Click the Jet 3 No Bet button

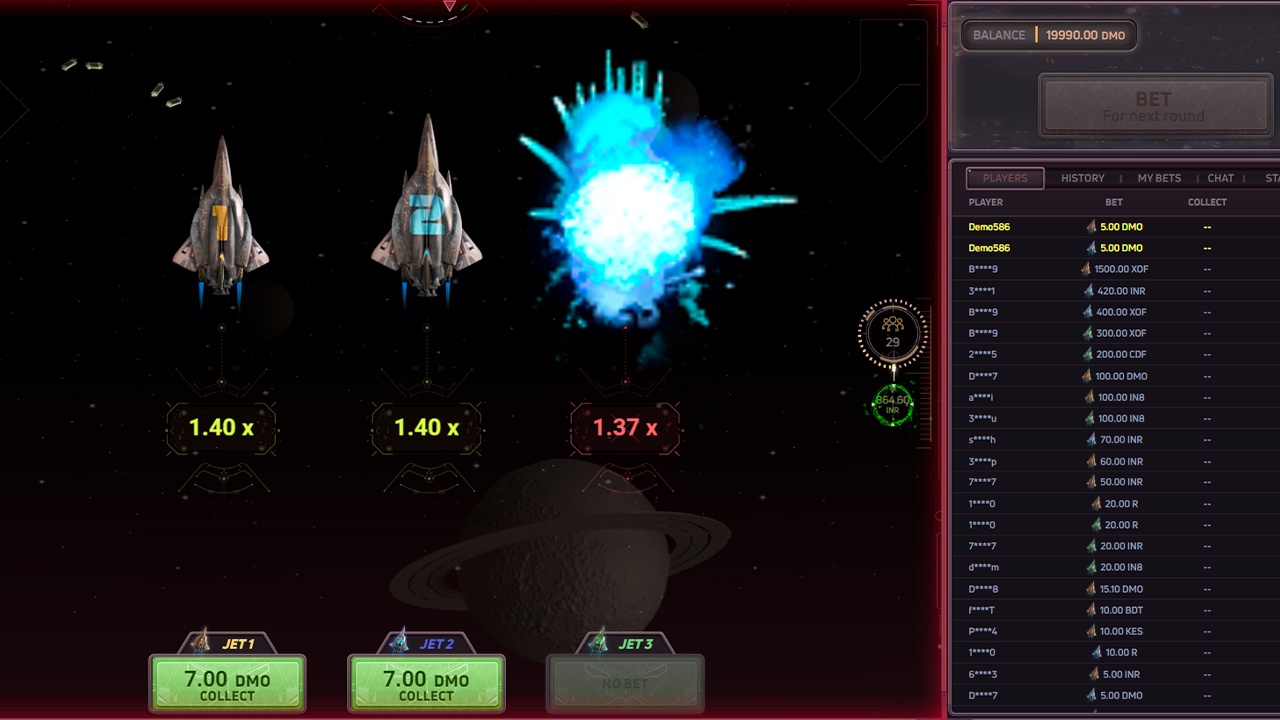[625, 684]
